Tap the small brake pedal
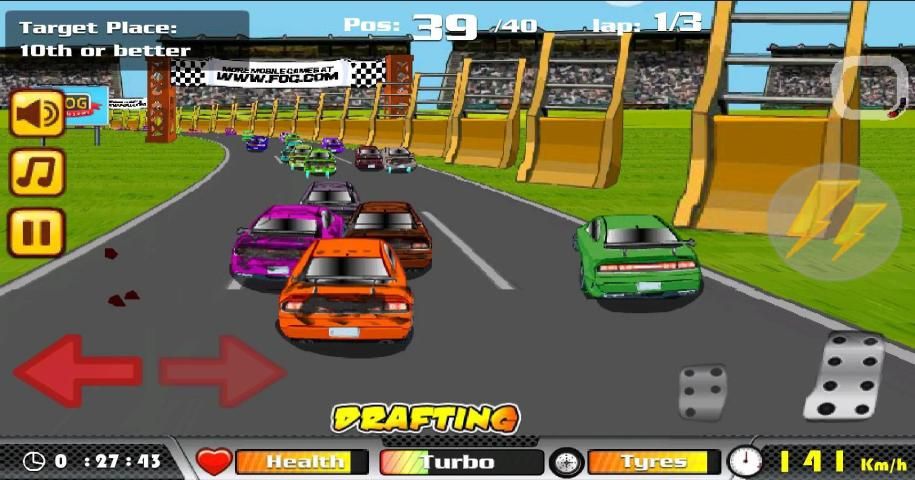This screenshot has height=480, width=915. (703, 391)
